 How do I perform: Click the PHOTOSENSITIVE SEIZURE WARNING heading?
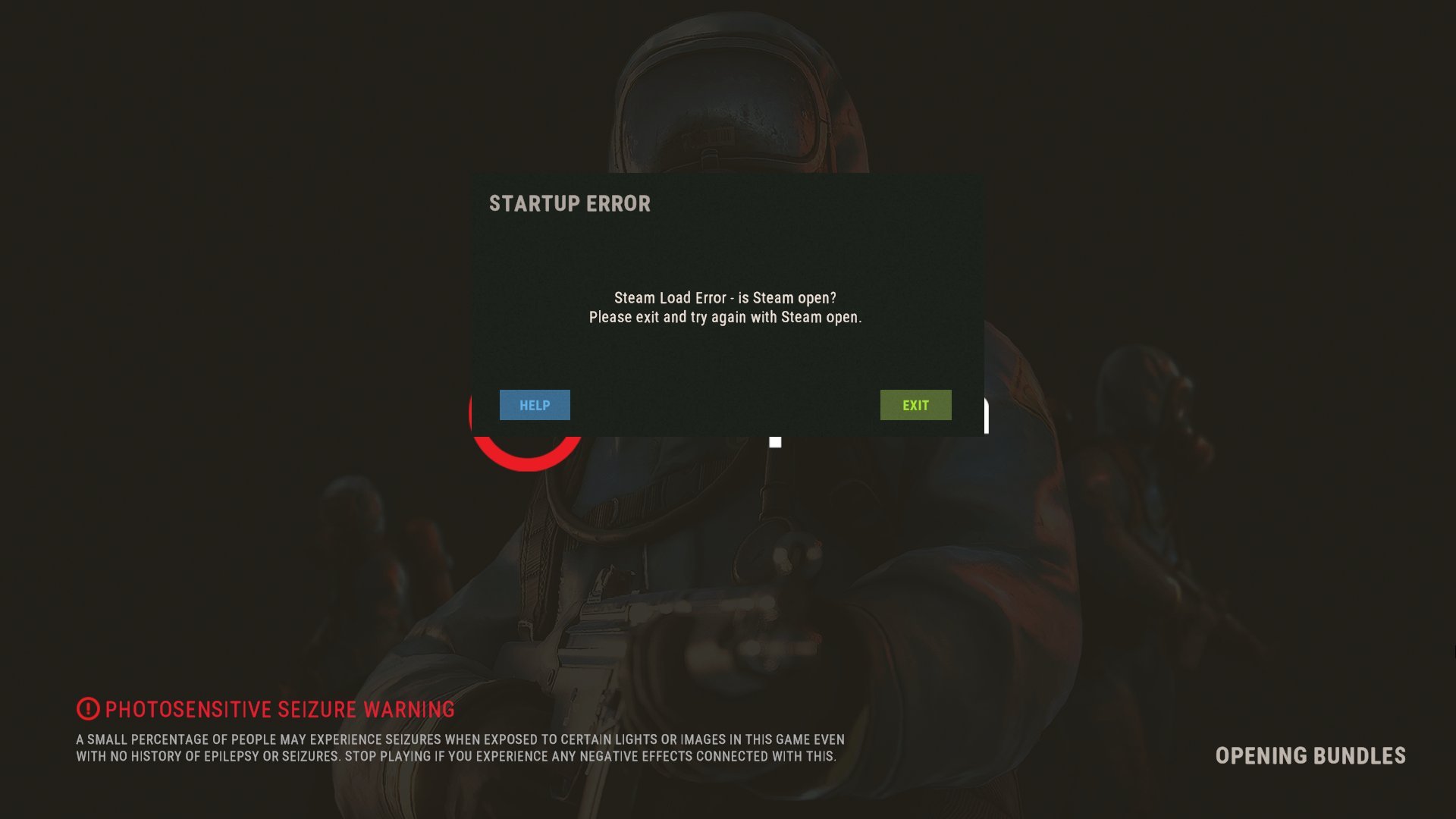280,710
